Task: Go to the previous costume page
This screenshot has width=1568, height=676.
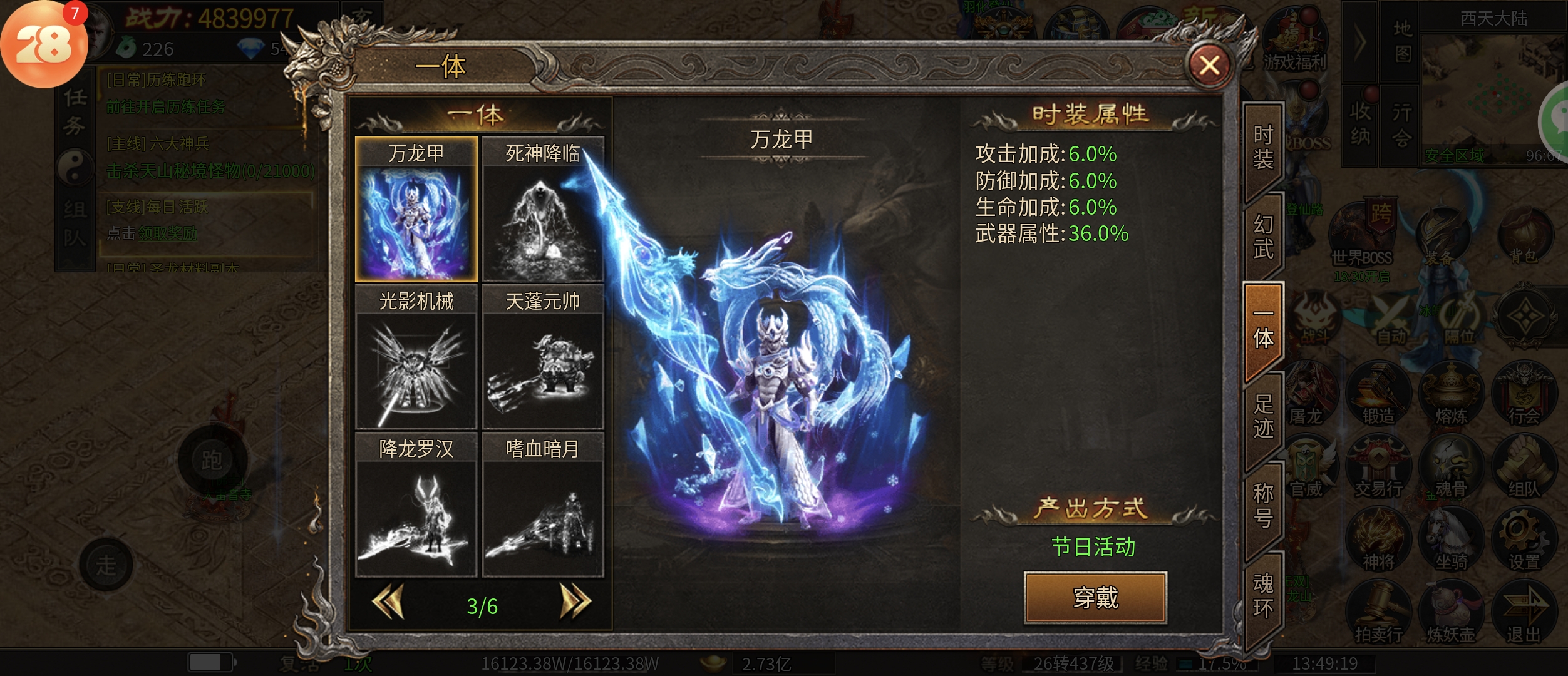Action: coord(388,602)
